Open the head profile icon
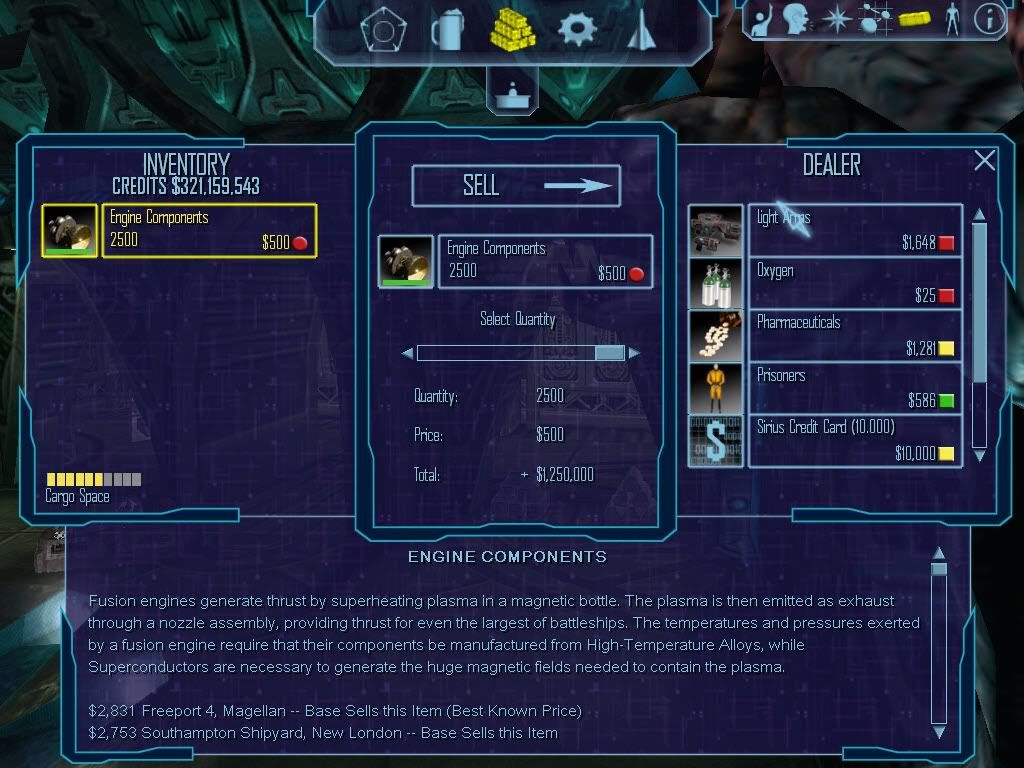1024x768 pixels. click(796, 19)
